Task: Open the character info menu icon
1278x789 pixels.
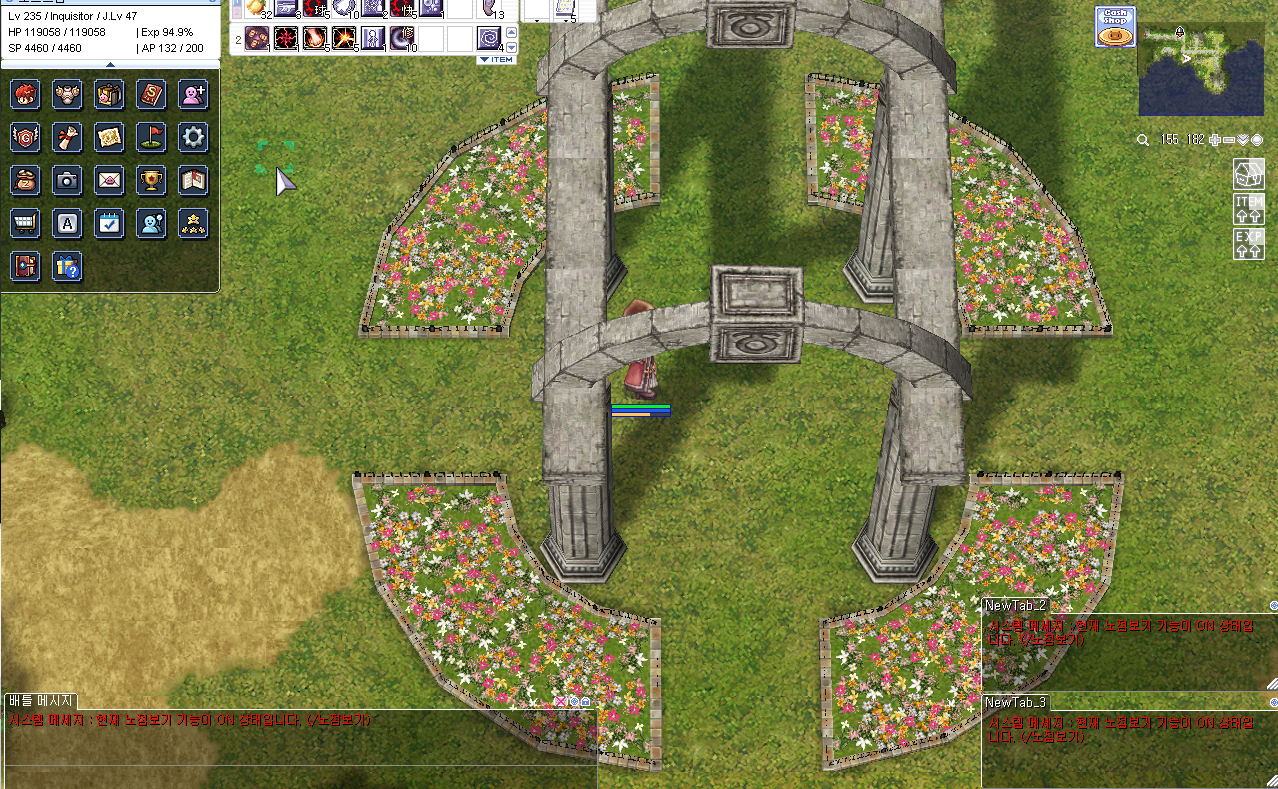Action: tap(25, 94)
